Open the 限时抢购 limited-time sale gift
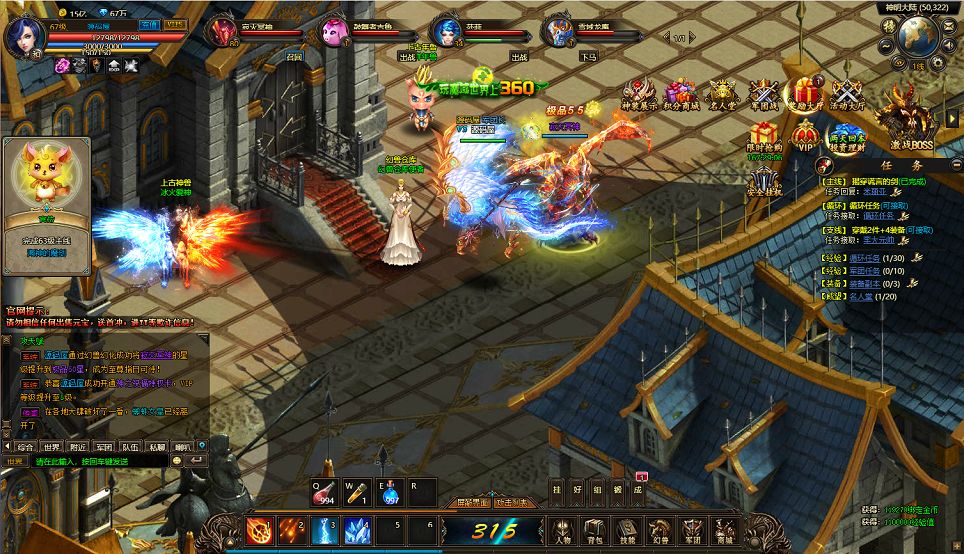The image size is (964, 554). point(764,136)
